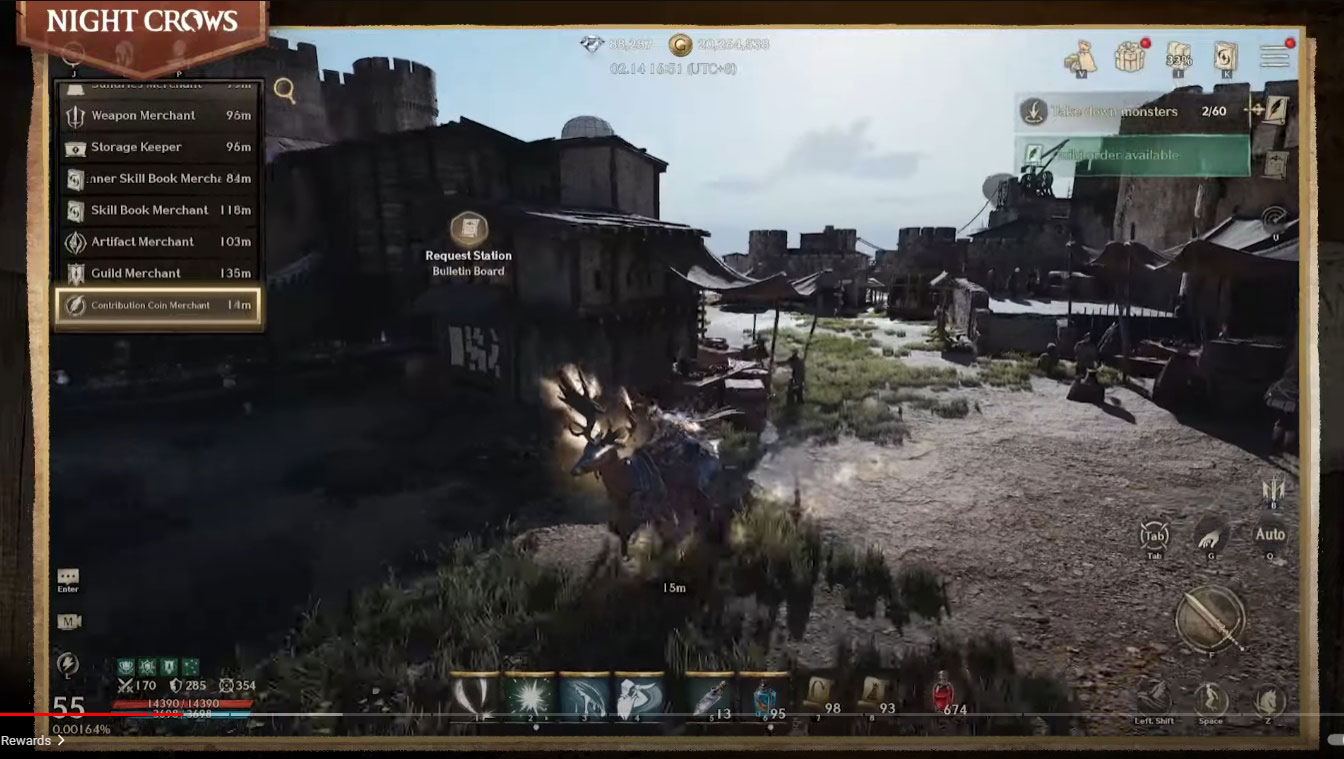1344x759 pixels.
Task: Select the Artifact Merchant row
Action: 158,242
